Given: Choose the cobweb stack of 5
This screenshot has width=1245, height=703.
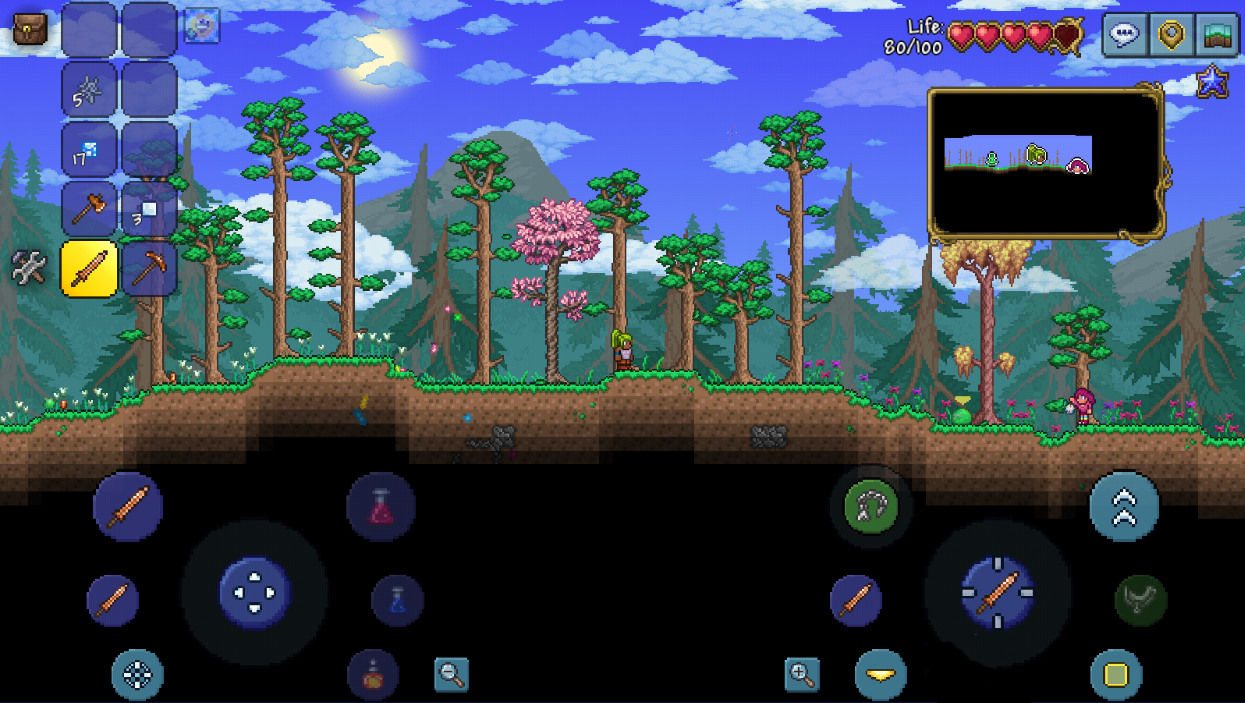Looking at the screenshot, I should (x=89, y=91).
